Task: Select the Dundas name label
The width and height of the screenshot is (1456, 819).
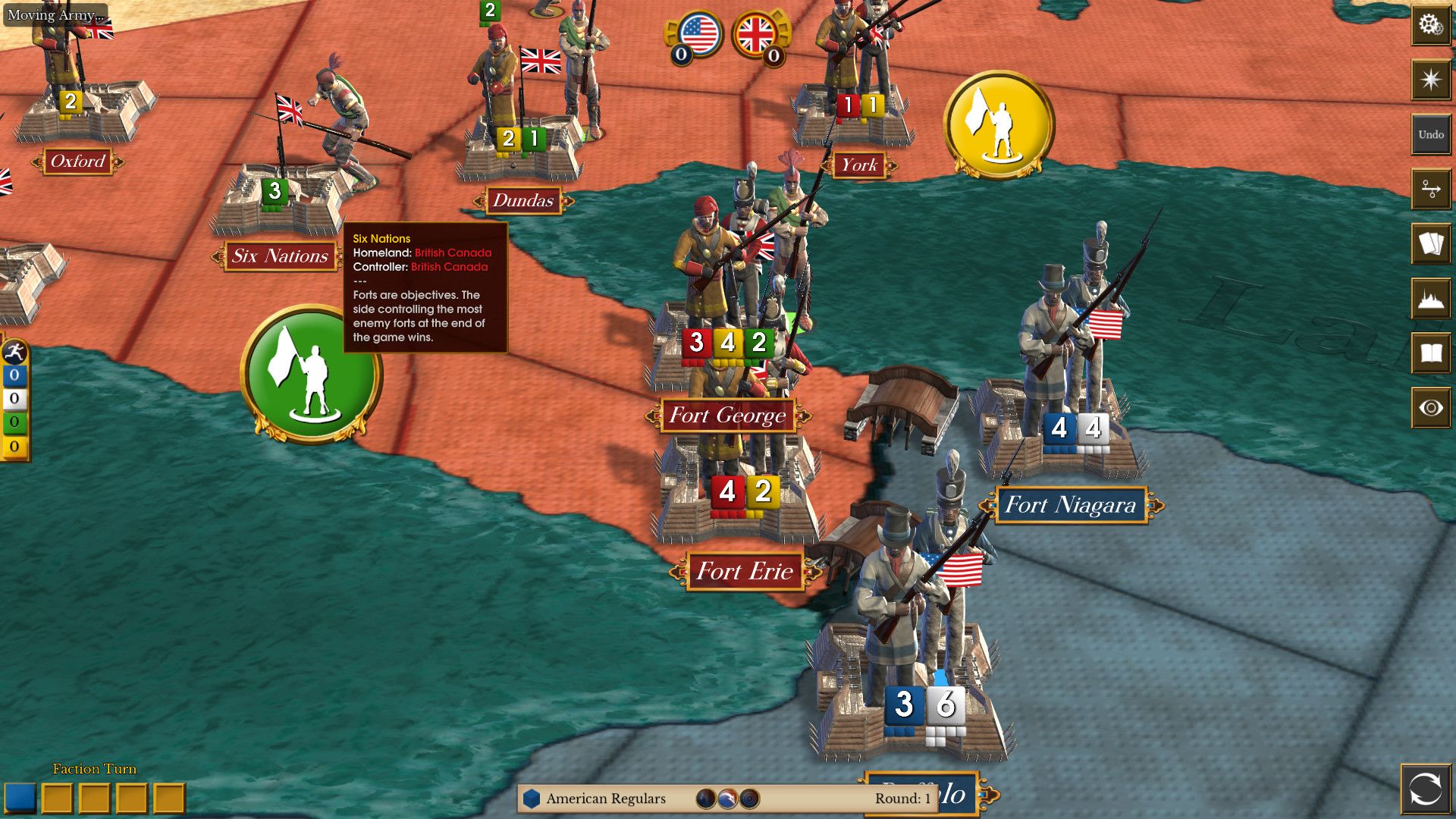Action: click(522, 201)
